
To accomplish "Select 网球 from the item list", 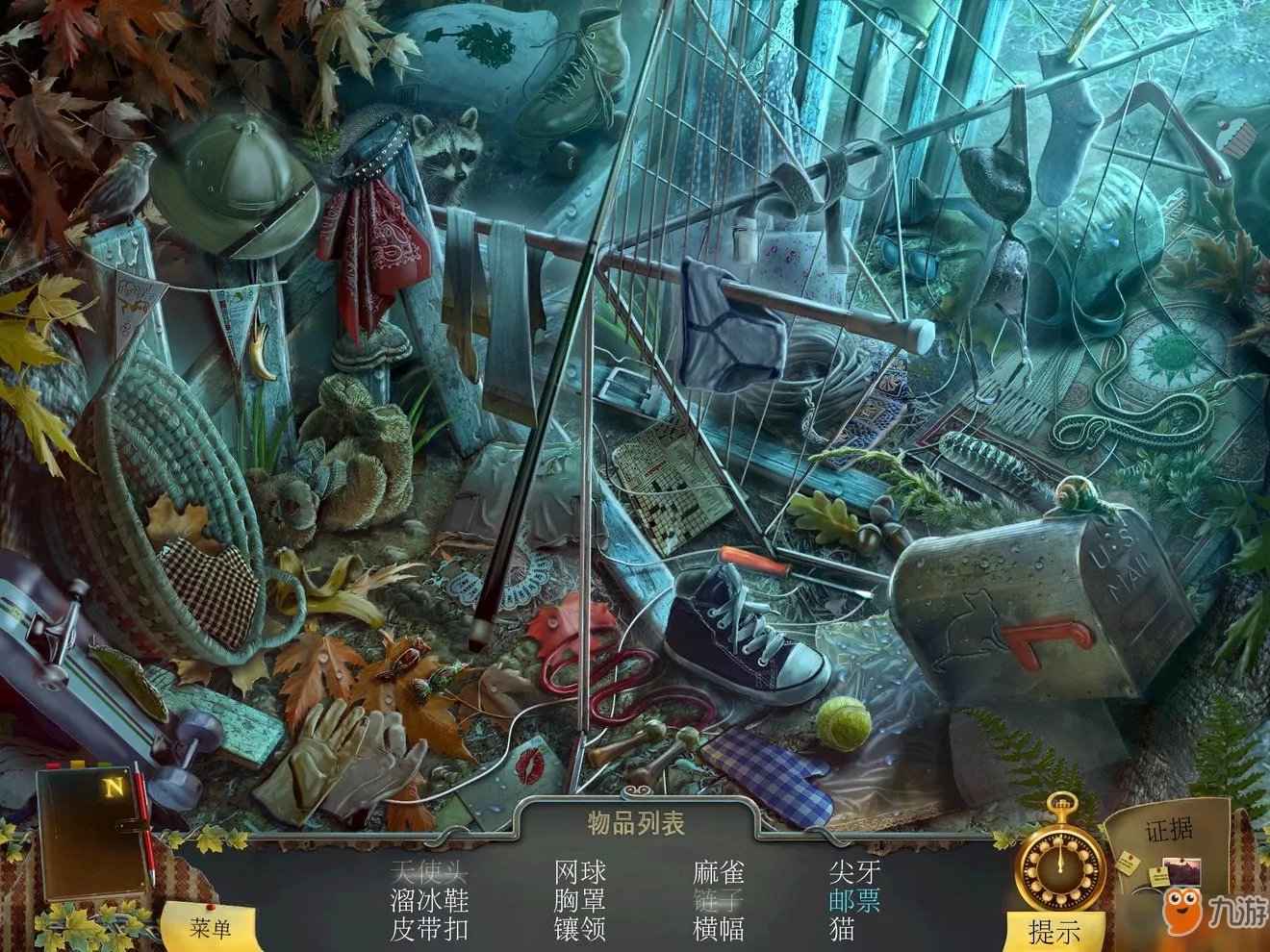I will [x=578, y=873].
